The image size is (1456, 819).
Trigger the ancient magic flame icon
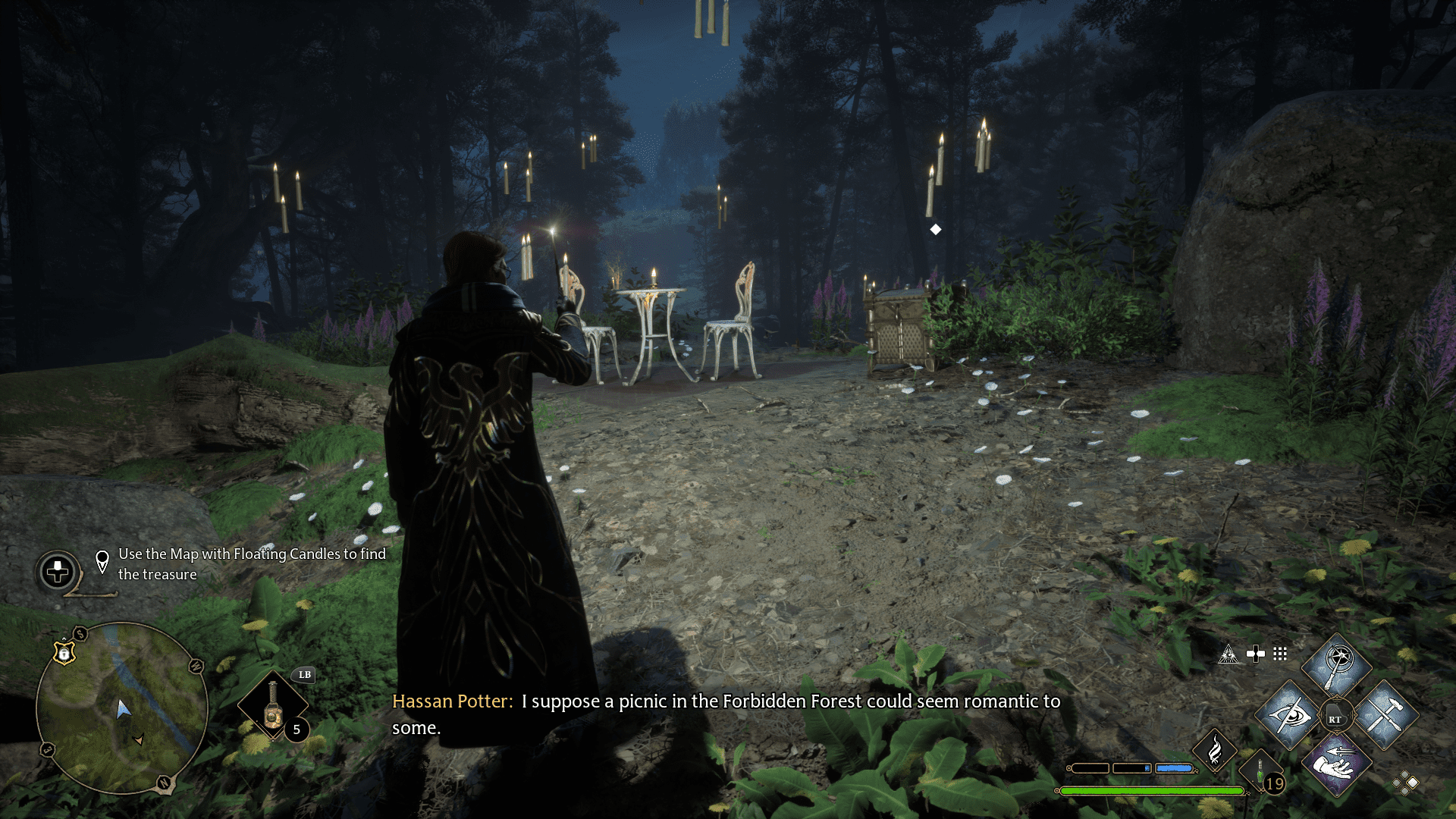(x=1214, y=750)
